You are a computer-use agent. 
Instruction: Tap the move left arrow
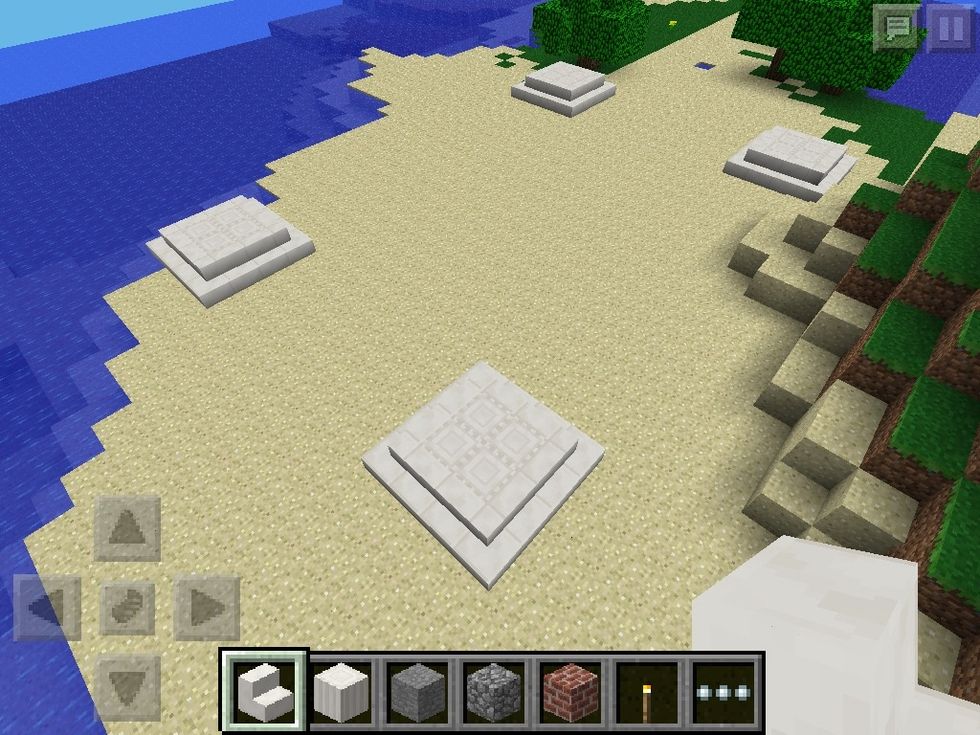point(47,607)
